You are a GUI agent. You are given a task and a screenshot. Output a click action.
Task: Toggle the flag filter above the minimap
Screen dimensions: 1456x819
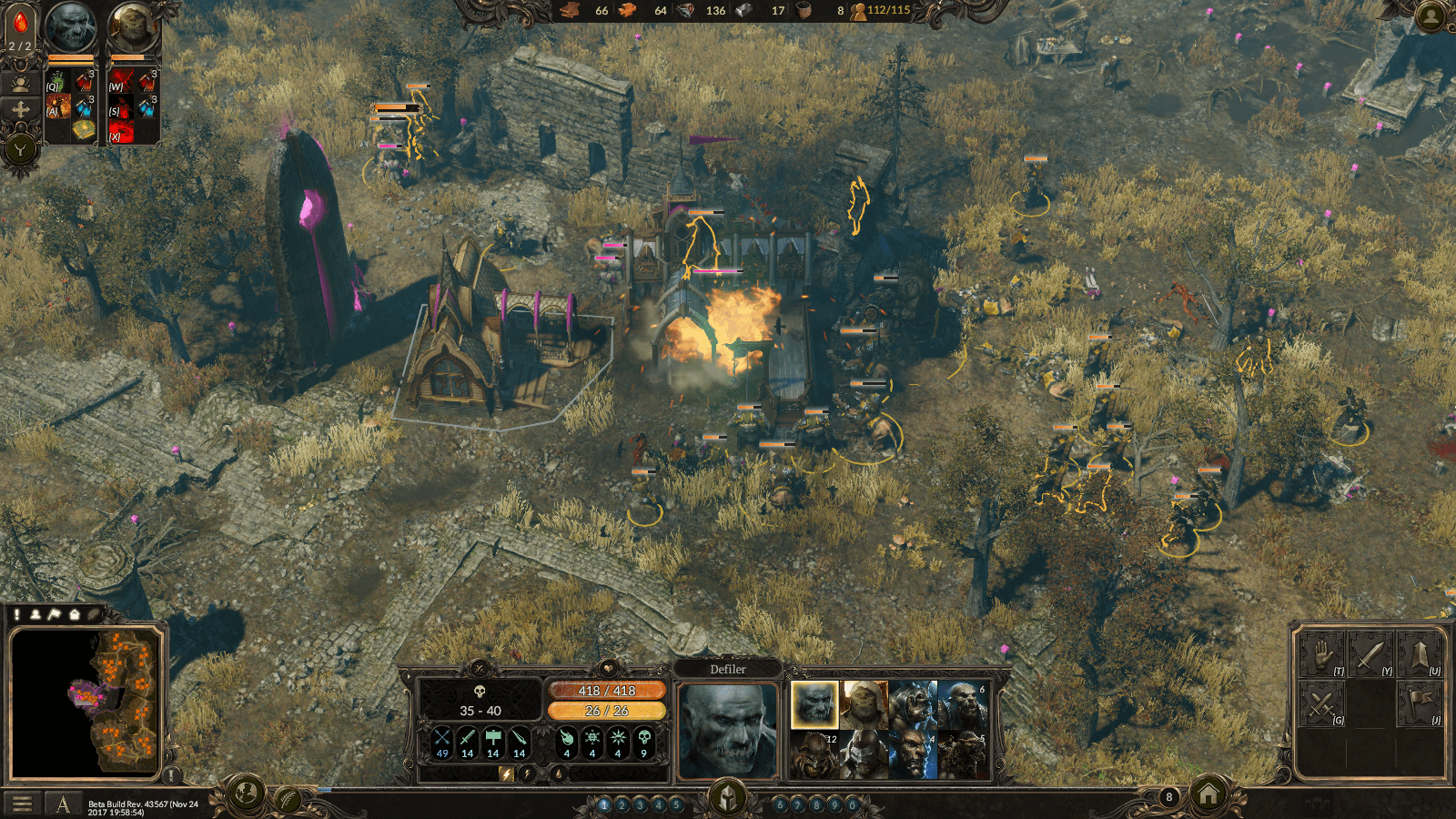click(55, 614)
